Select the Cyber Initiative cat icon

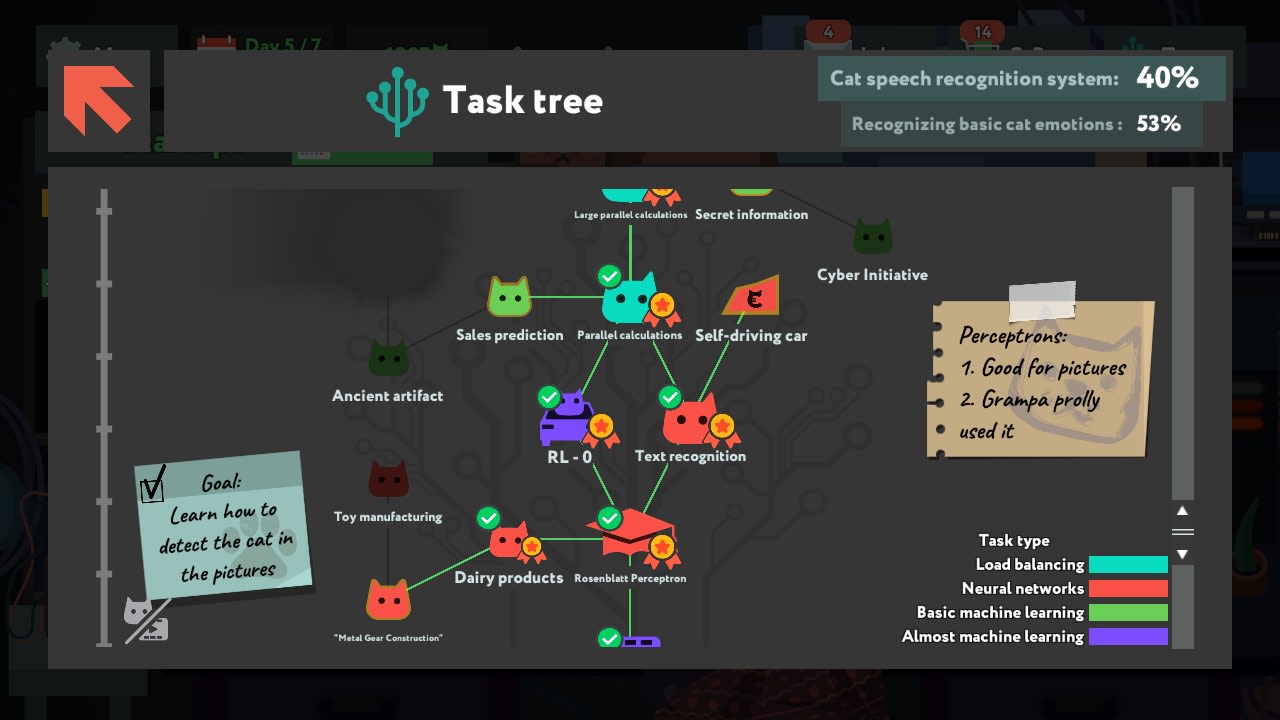click(x=873, y=237)
